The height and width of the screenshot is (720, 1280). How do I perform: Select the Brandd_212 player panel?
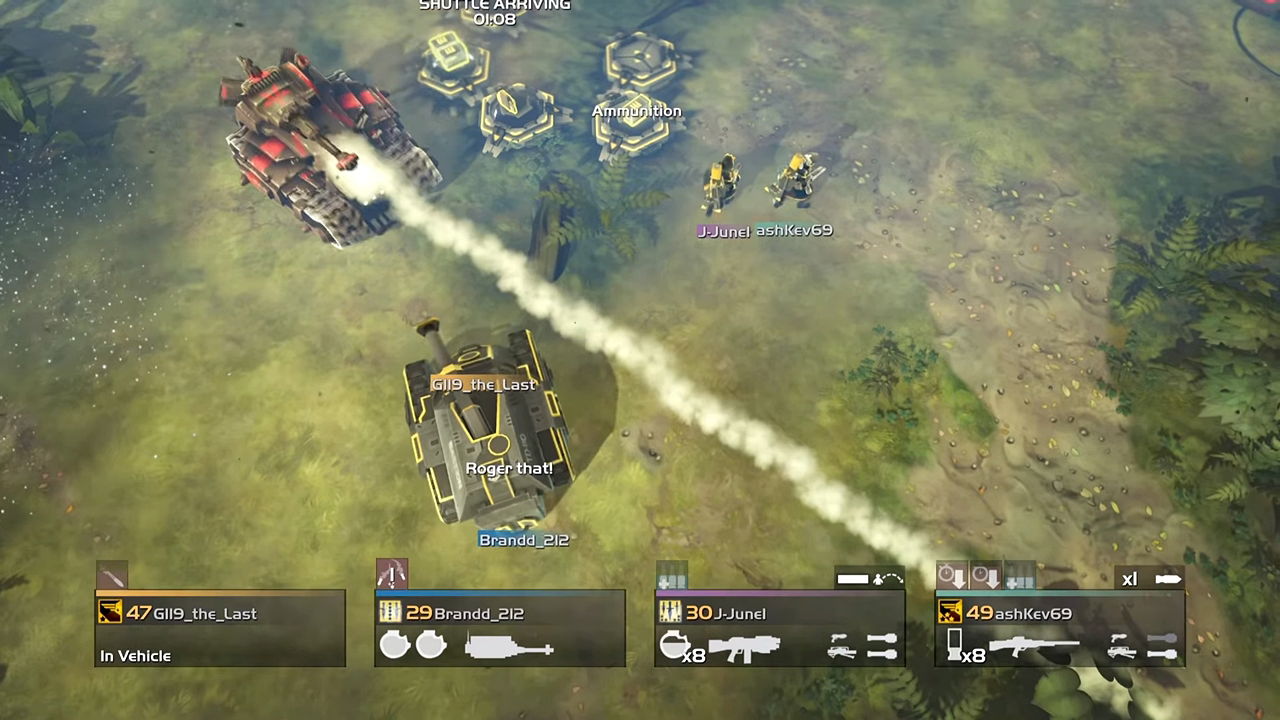pyautogui.click(x=500, y=628)
